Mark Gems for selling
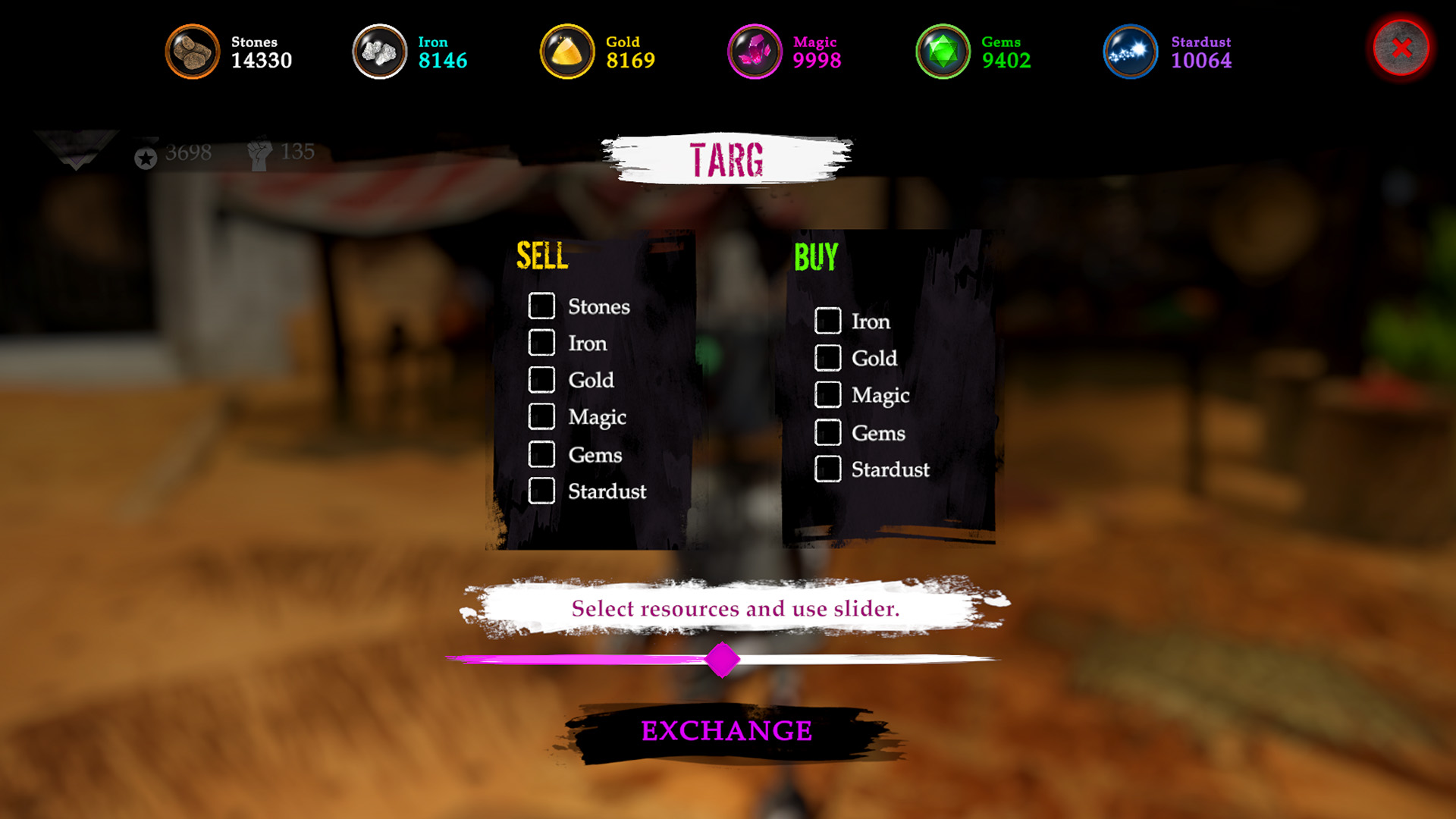The height and width of the screenshot is (819, 1456). click(541, 454)
